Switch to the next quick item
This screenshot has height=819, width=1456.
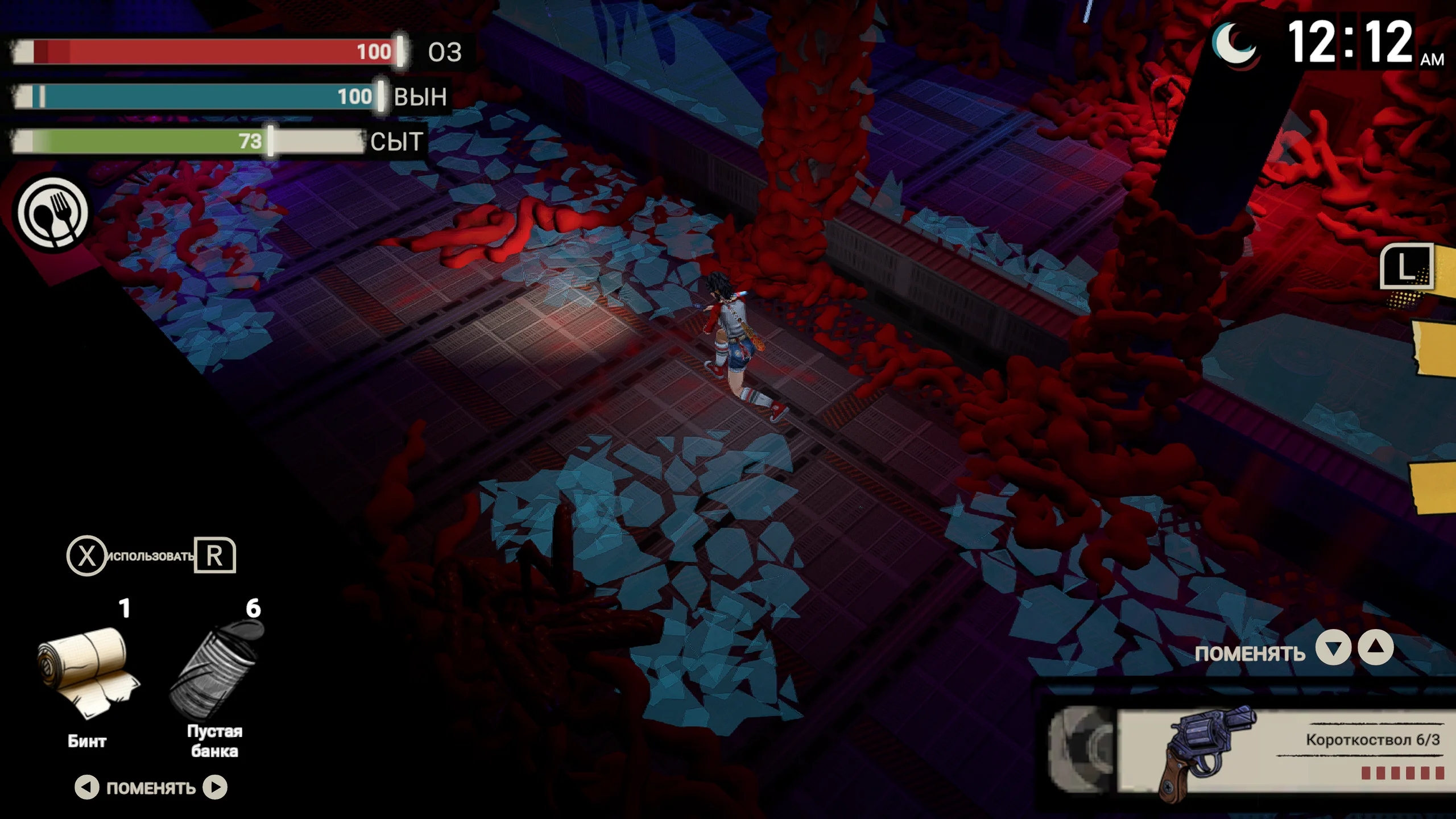pyautogui.click(x=216, y=787)
